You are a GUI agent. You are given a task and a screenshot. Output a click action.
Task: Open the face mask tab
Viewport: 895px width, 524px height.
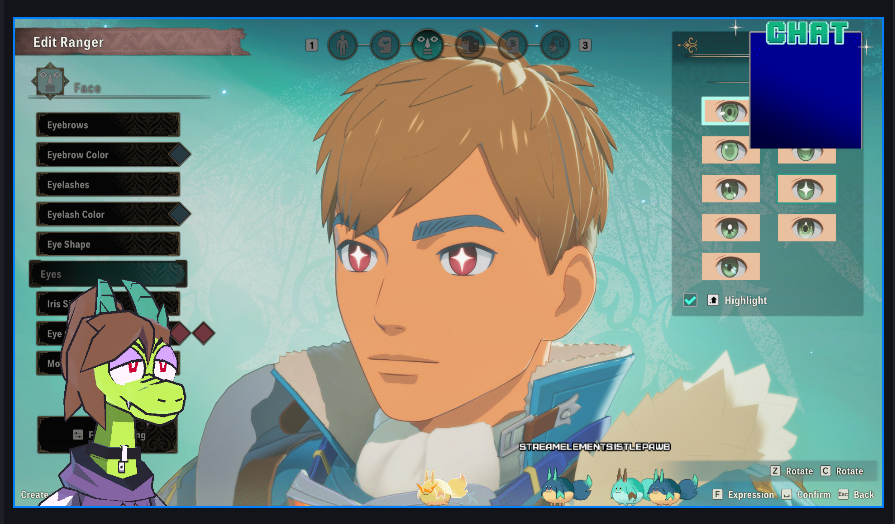tap(428, 45)
